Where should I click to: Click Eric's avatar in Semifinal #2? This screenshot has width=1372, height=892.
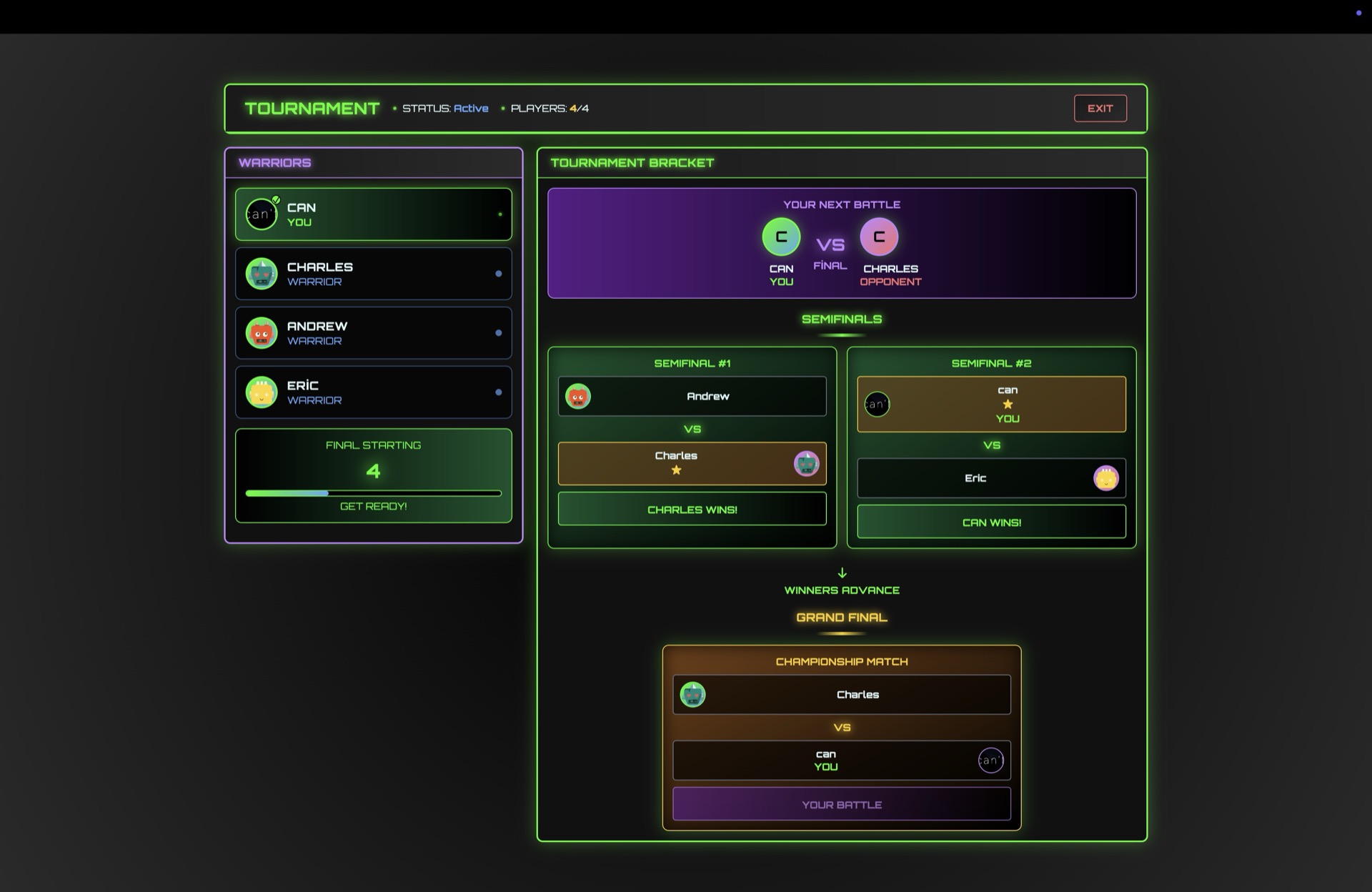tap(1105, 478)
